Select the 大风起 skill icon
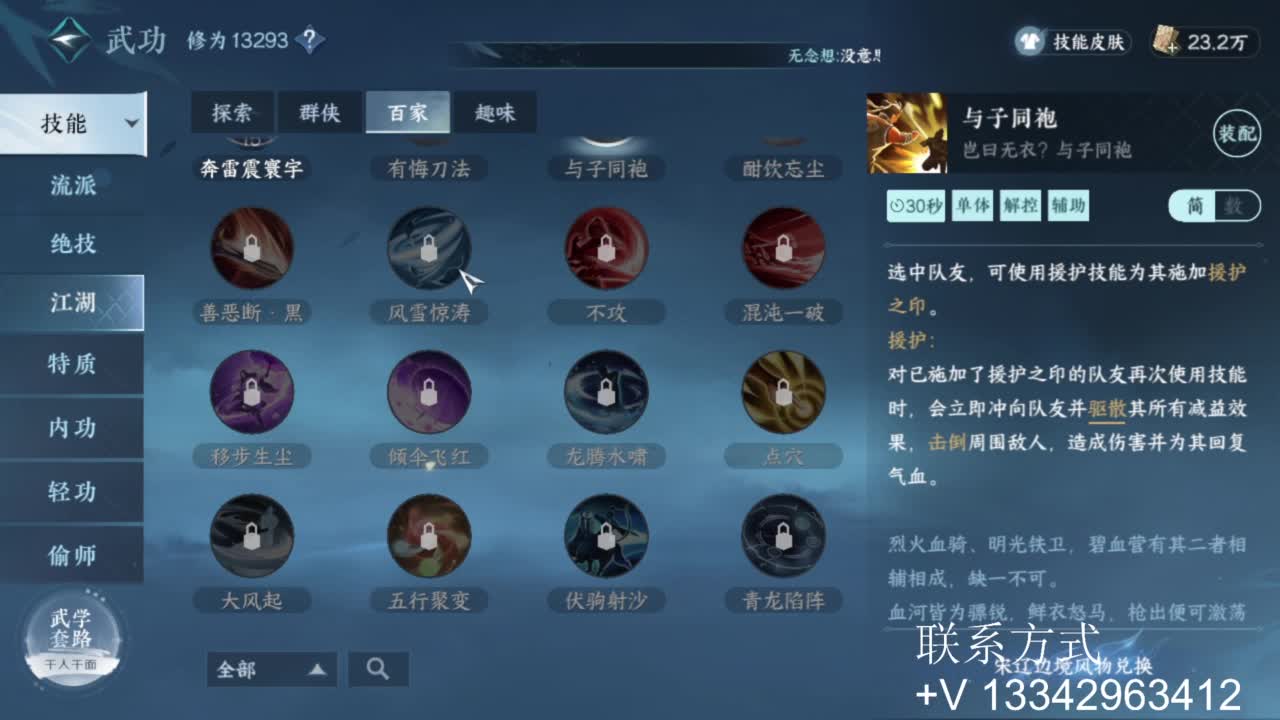Viewport: 1280px width, 720px height. [x=252, y=537]
